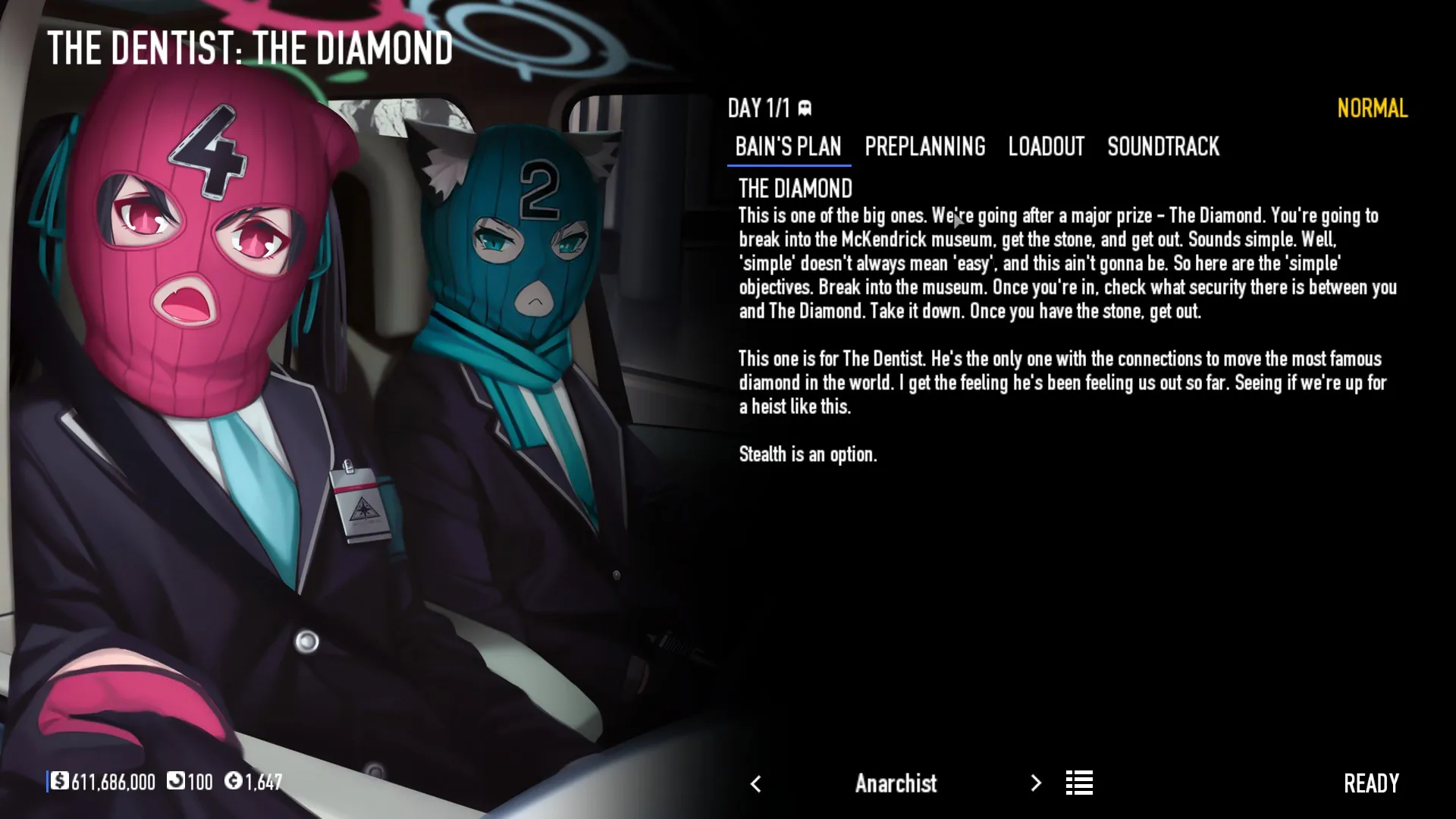Switch to the Bain's Plan tab
The width and height of the screenshot is (1456, 819).
coord(788,146)
